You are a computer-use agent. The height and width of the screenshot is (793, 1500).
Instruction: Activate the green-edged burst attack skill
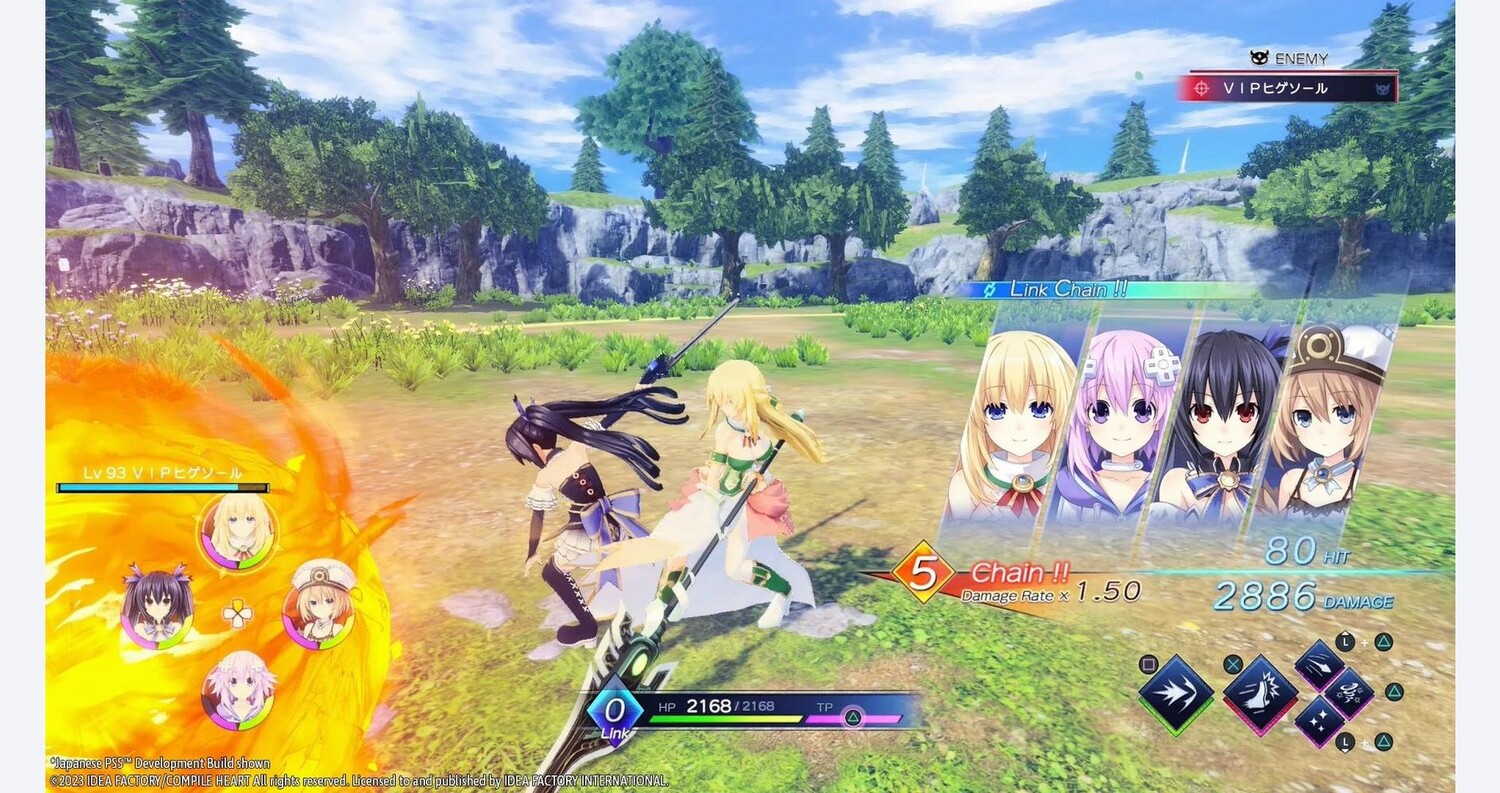pyautogui.click(x=1176, y=693)
